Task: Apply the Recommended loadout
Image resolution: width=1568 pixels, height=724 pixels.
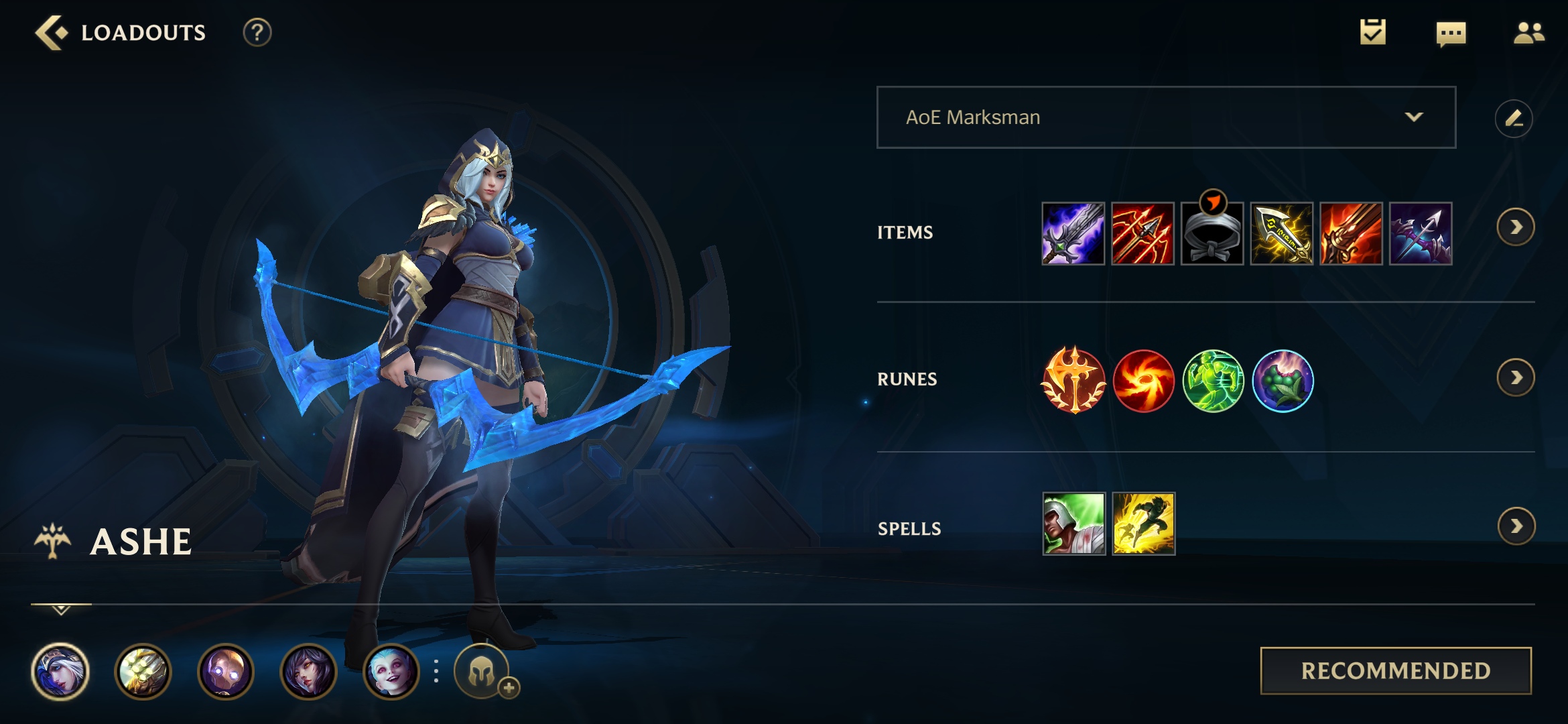Action: (1396, 670)
